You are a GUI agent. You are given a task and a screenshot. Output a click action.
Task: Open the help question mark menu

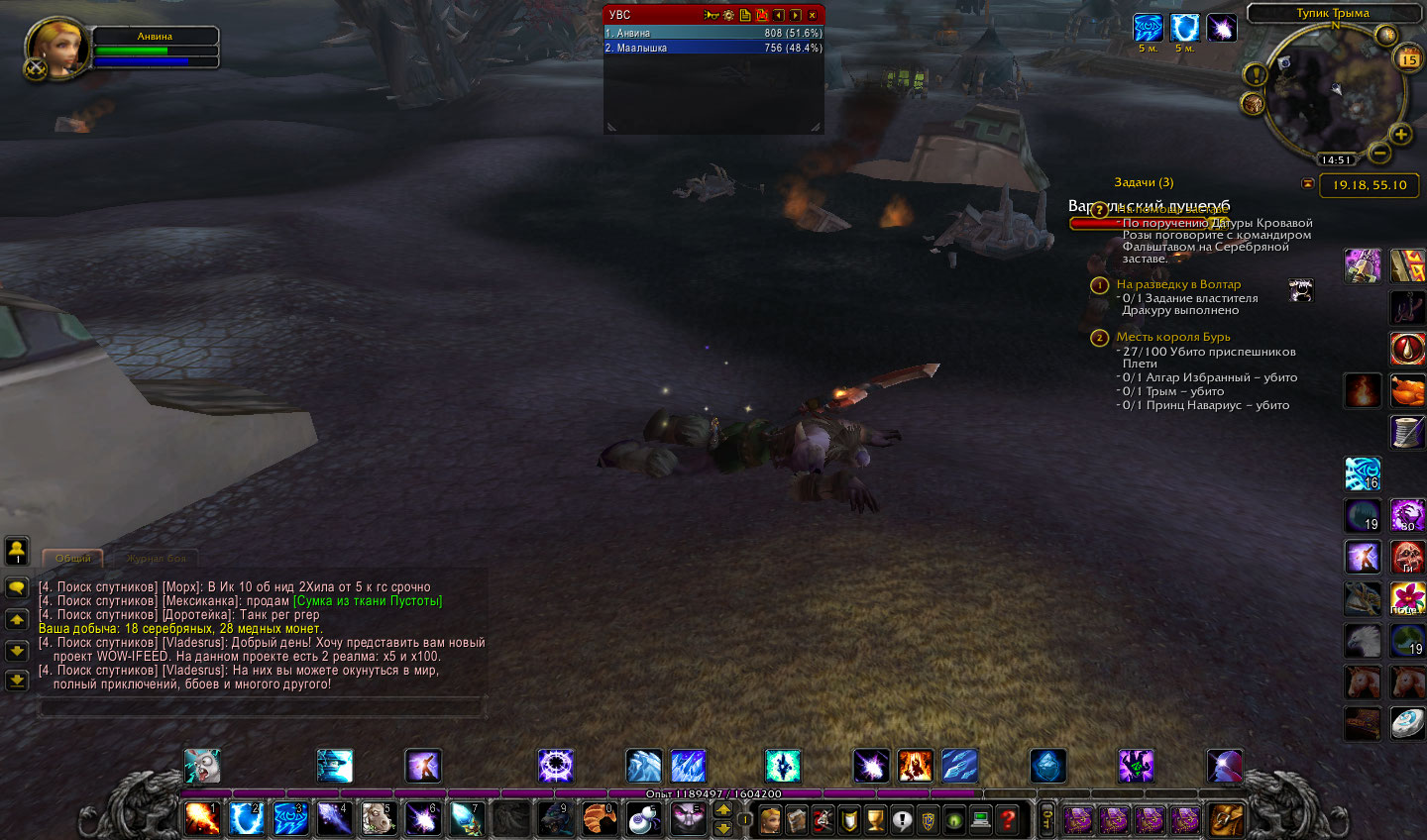click(1008, 819)
